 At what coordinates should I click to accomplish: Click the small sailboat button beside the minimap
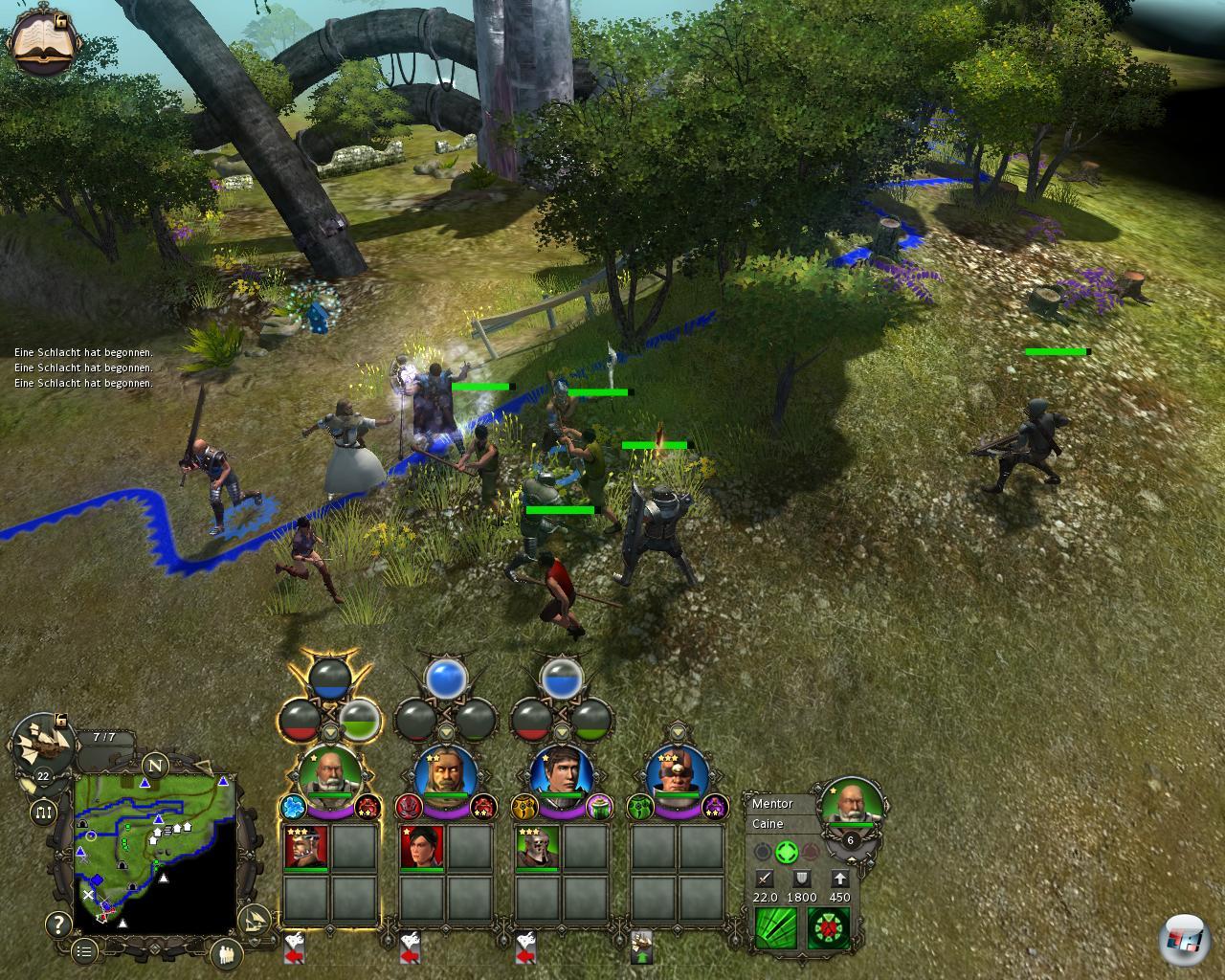254,923
